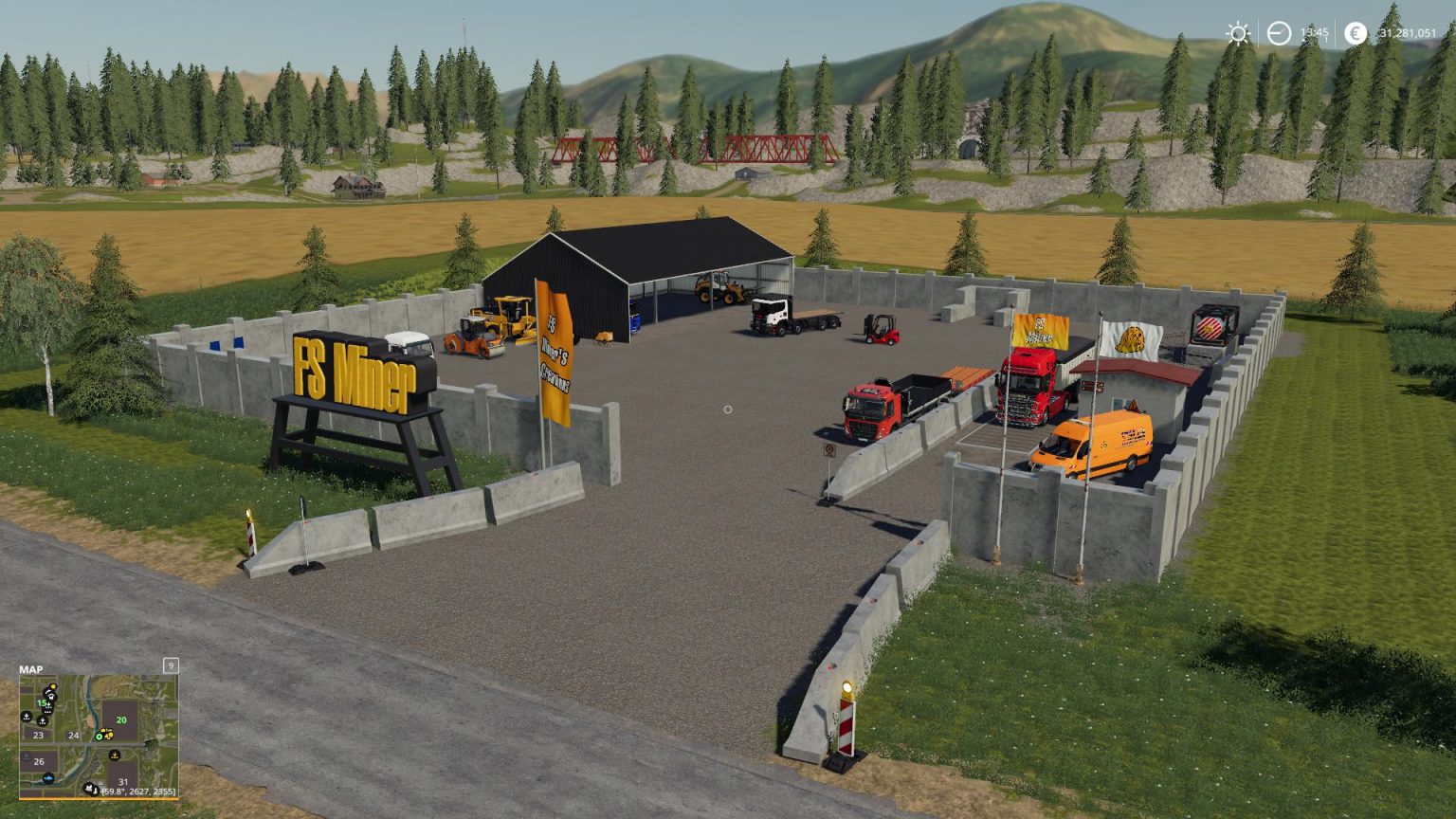Click the green player marker on the minimap
Viewport: 1456px width, 819px height.
(x=99, y=737)
